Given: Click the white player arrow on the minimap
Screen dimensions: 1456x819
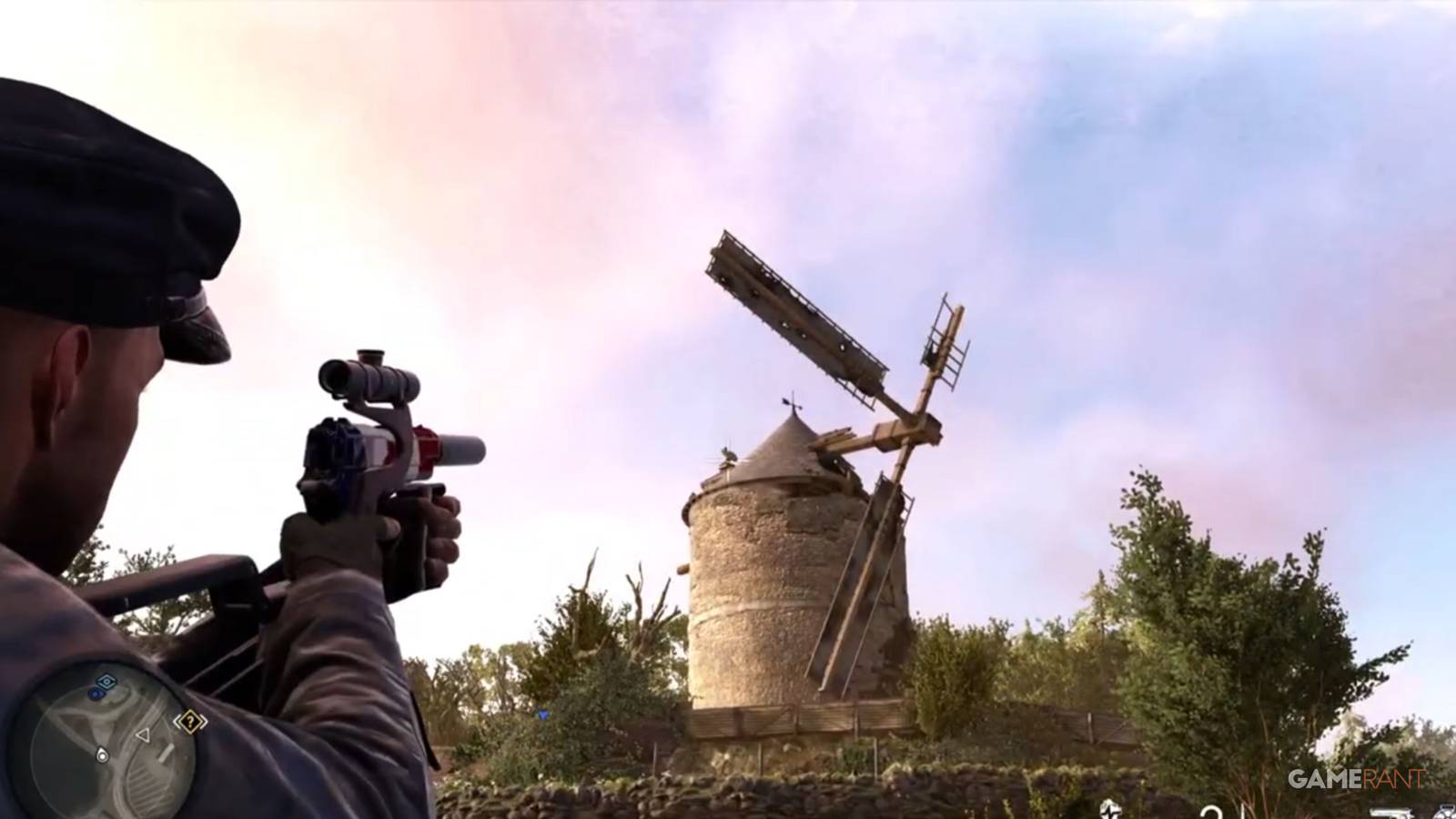Looking at the screenshot, I should point(144,735).
